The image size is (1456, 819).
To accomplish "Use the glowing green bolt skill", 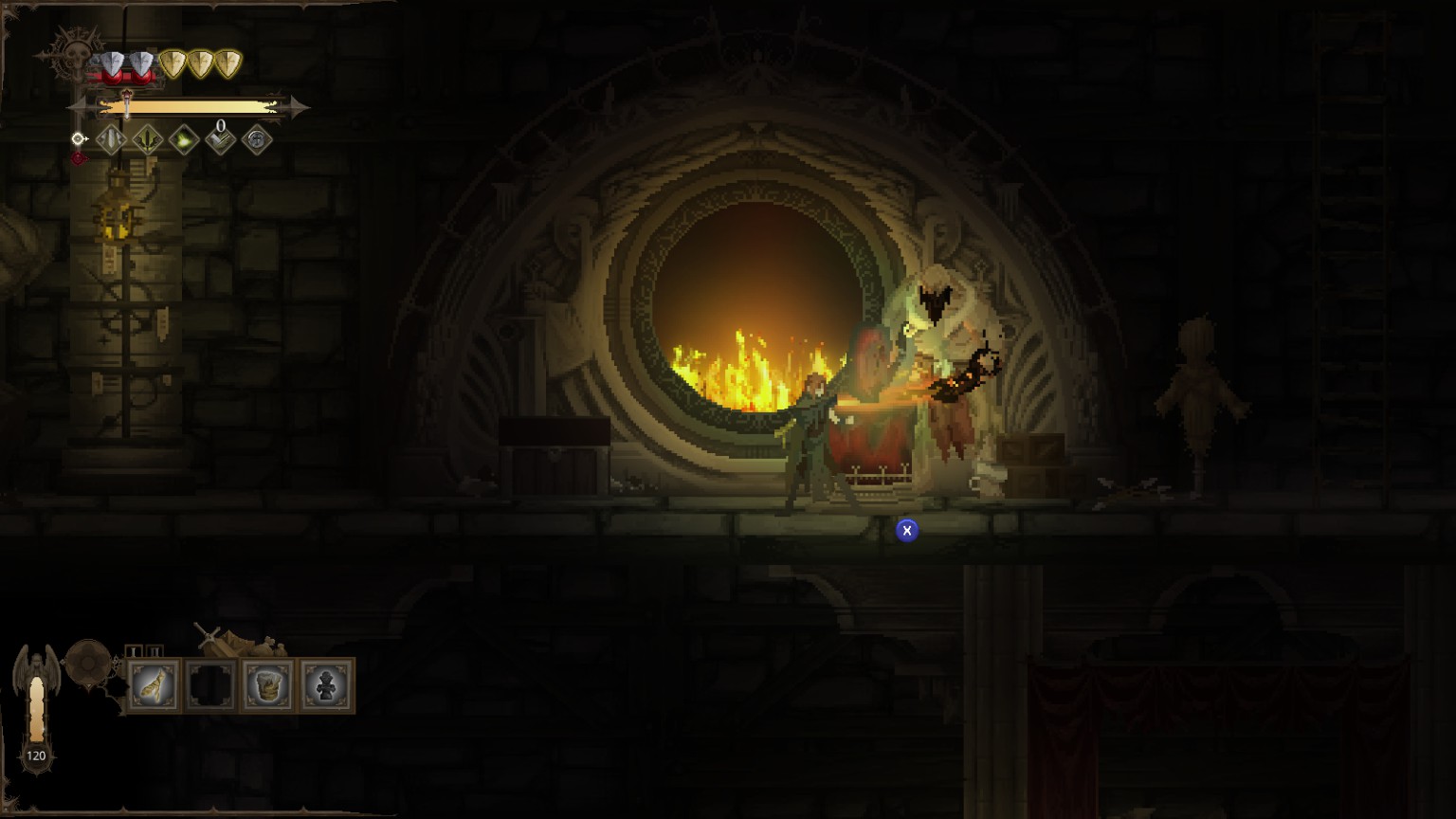I will [184, 141].
